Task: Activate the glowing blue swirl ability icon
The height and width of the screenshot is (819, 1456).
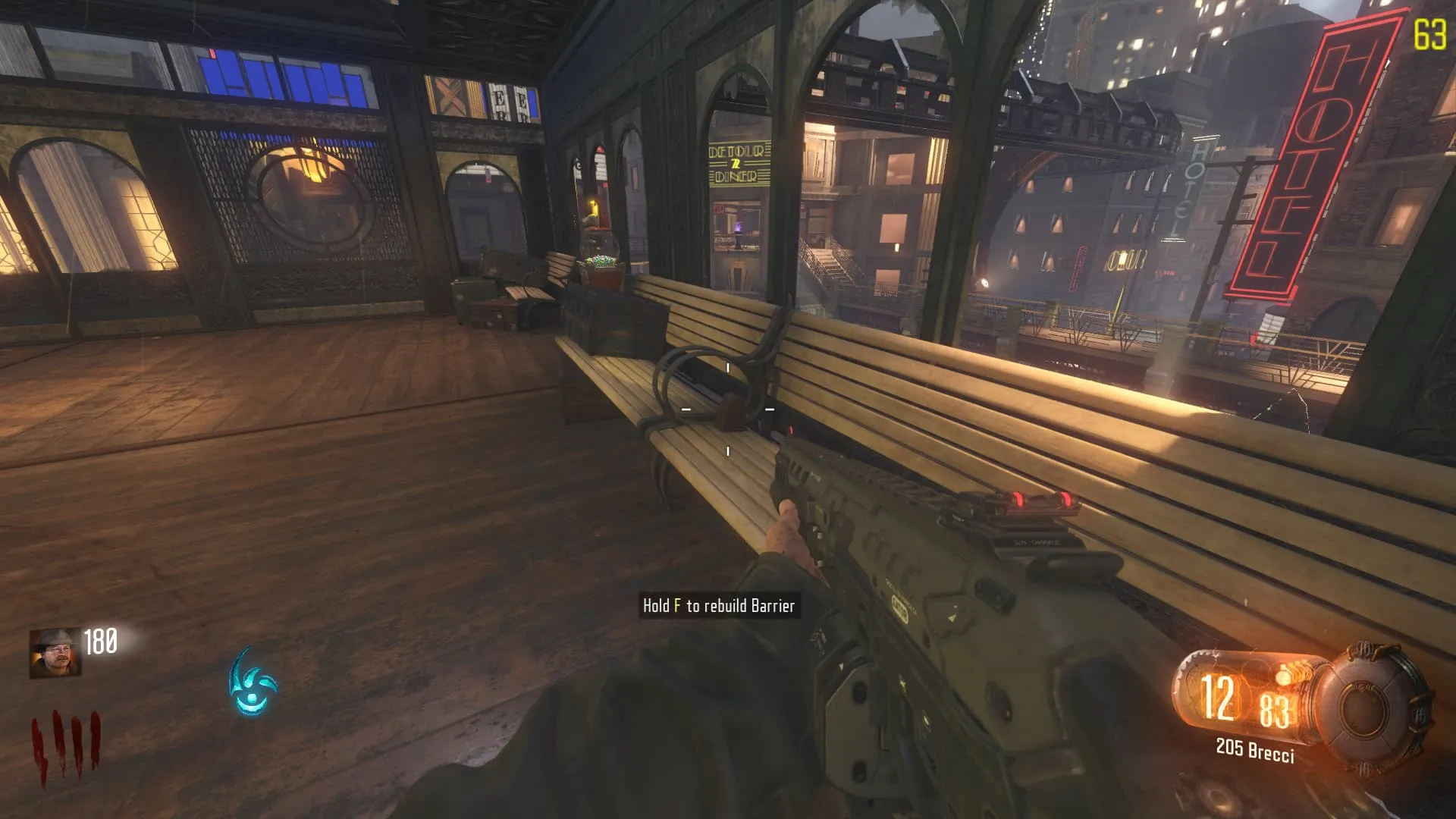Action: (253, 682)
